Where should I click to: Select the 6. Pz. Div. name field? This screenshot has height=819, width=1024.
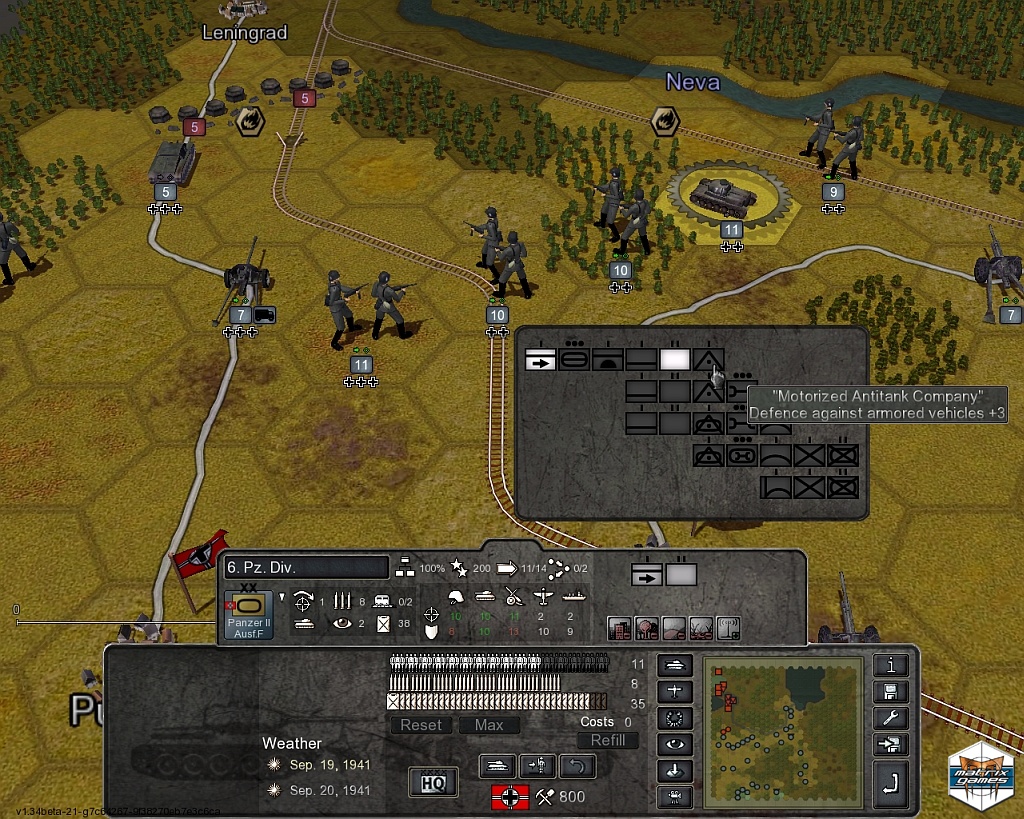click(305, 568)
